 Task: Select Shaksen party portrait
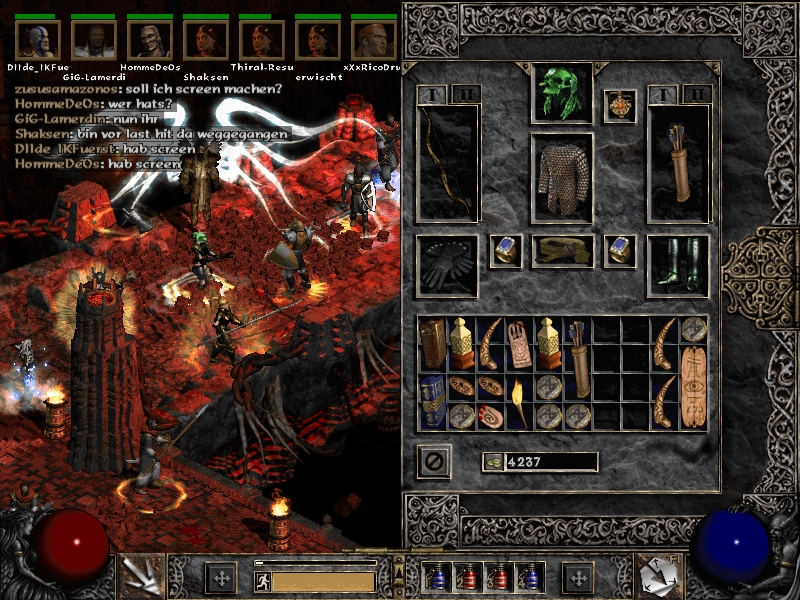pos(205,40)
